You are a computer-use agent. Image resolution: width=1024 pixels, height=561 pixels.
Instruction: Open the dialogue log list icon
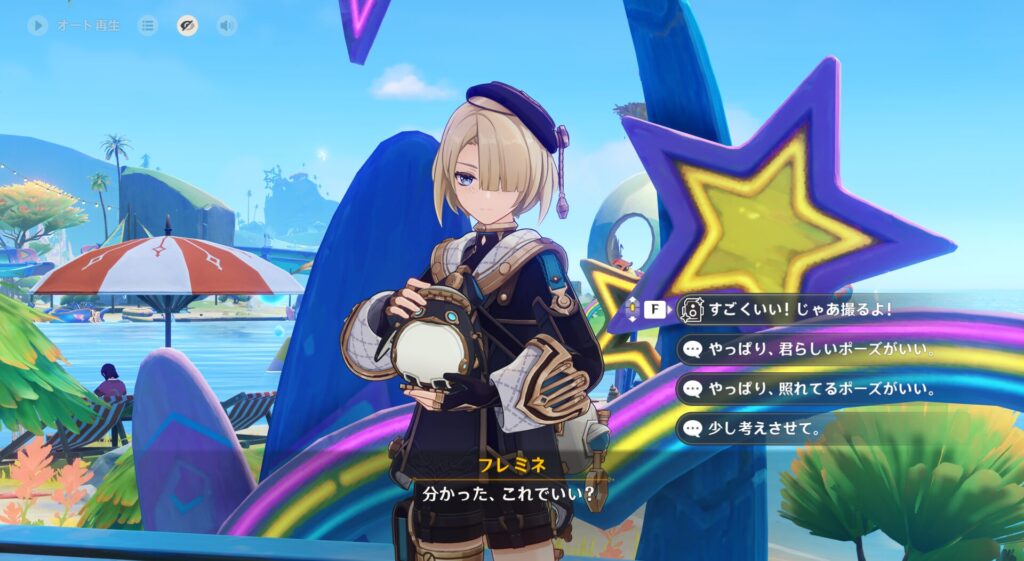[x=148, y=26]
